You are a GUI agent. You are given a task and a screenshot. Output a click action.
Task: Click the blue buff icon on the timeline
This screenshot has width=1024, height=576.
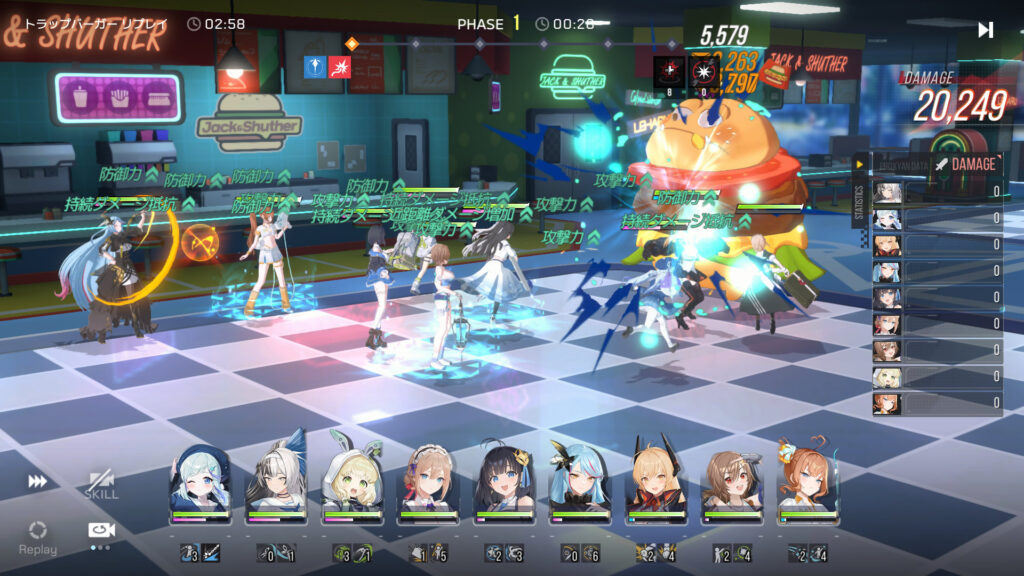[316, 67]
